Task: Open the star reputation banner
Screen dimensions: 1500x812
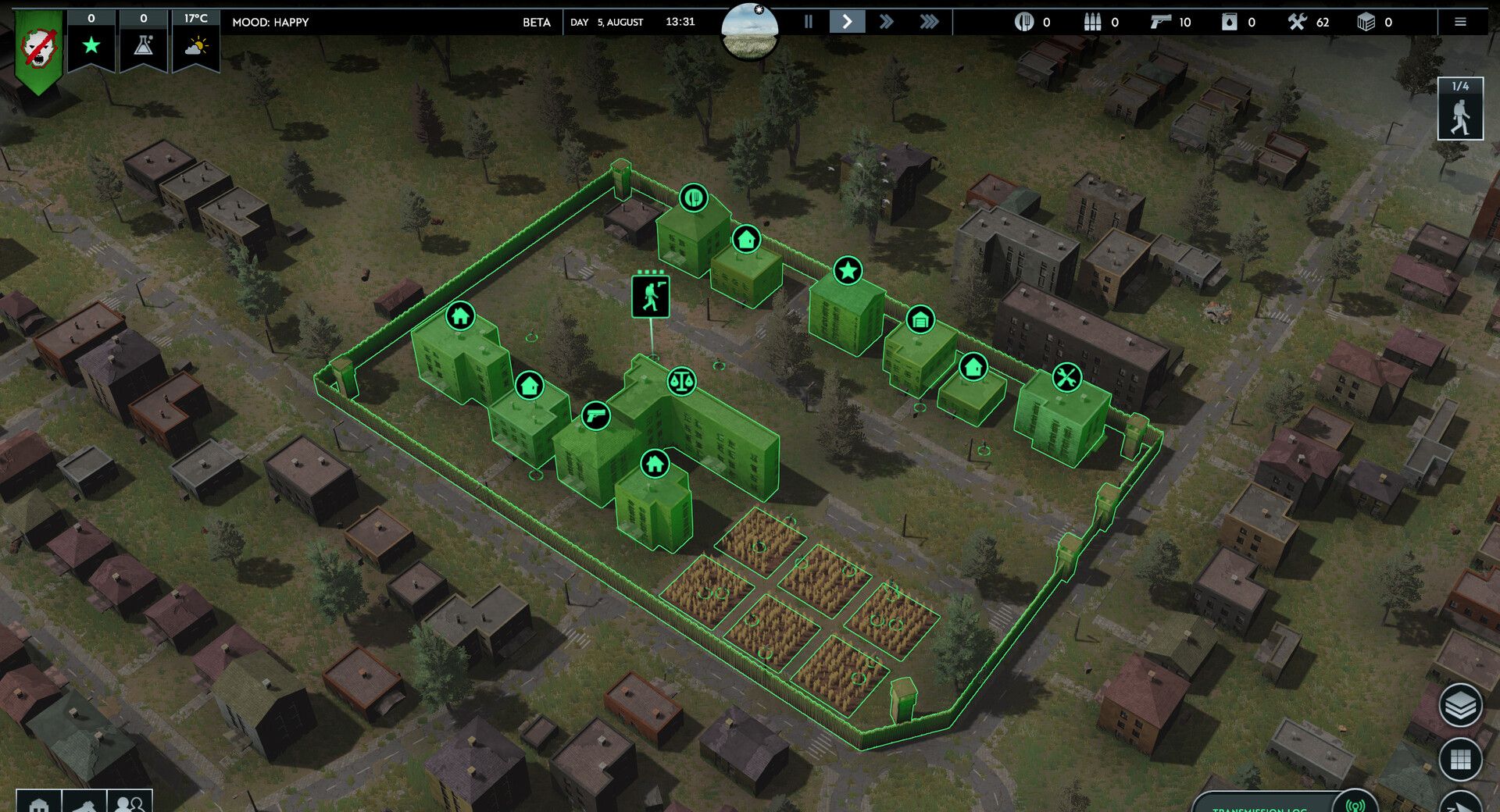Action: pyautogui.click(x=91, y=44)
